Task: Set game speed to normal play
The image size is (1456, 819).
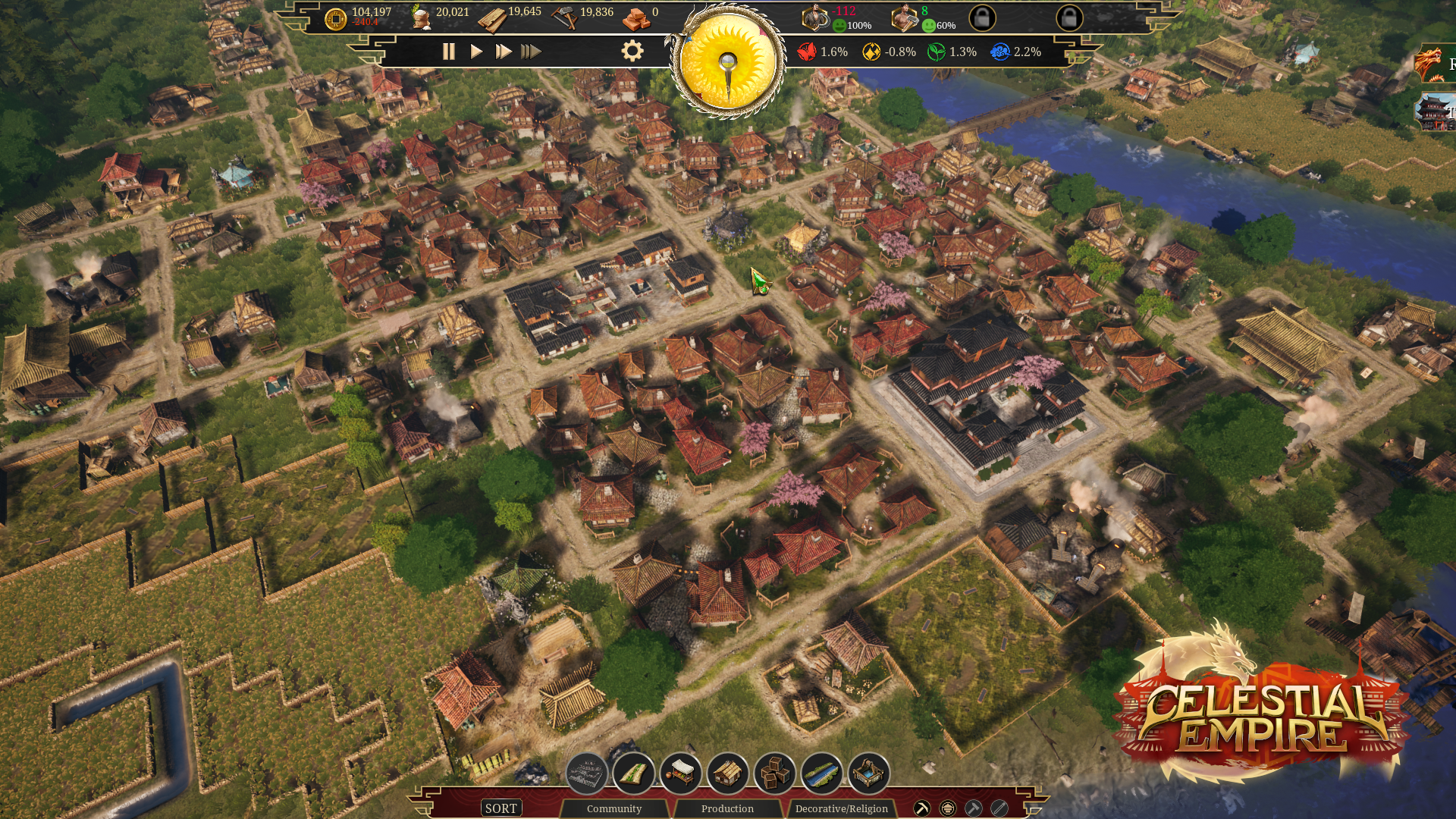Action: click(x=476, y=52)
